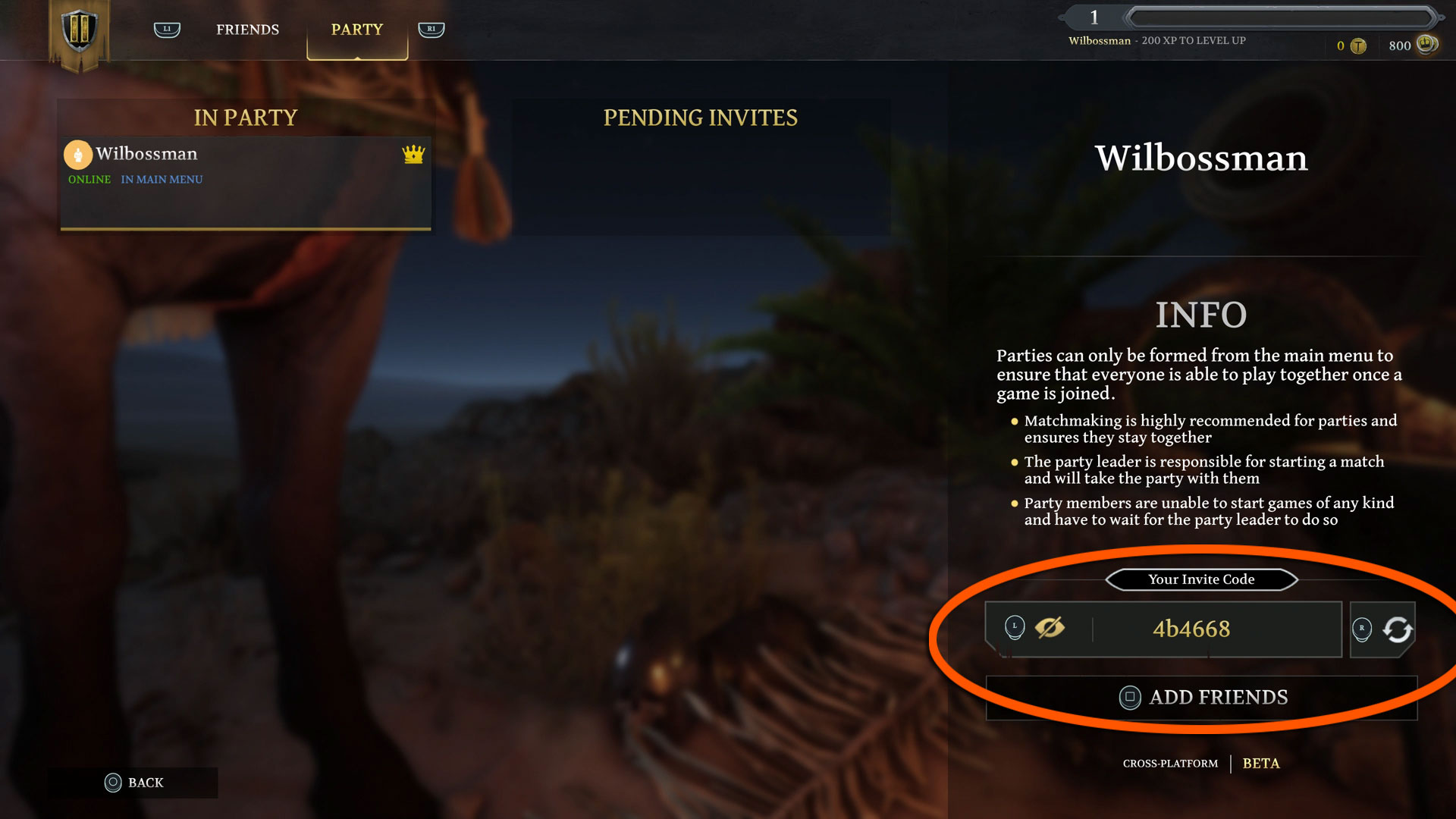Screen dimensions: 1456x819
Task: Click the shield crest emblem top-left
Action: (79, 32)
